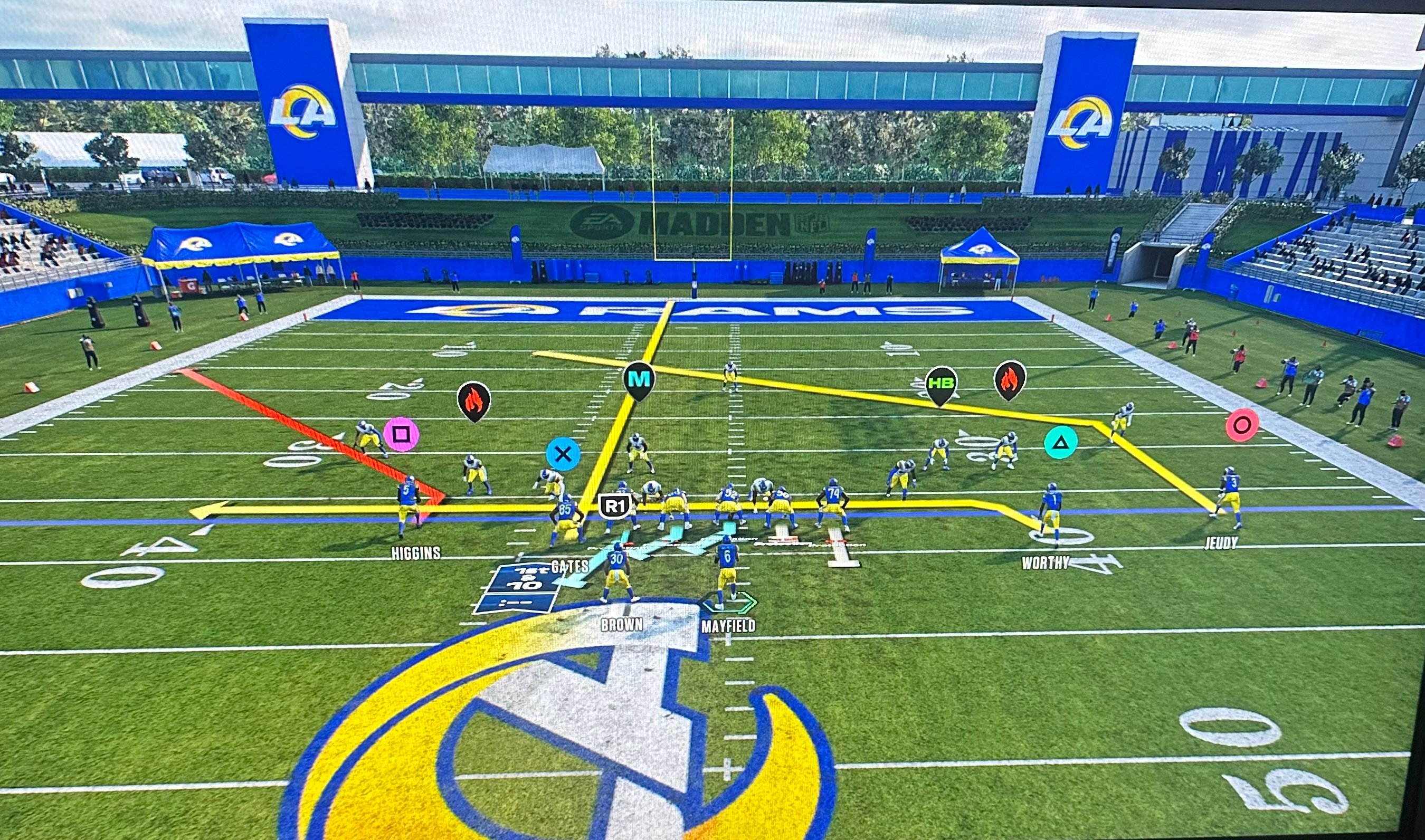
Task: Select the blue M linebacker marker
Action: (x=639, y=379)
